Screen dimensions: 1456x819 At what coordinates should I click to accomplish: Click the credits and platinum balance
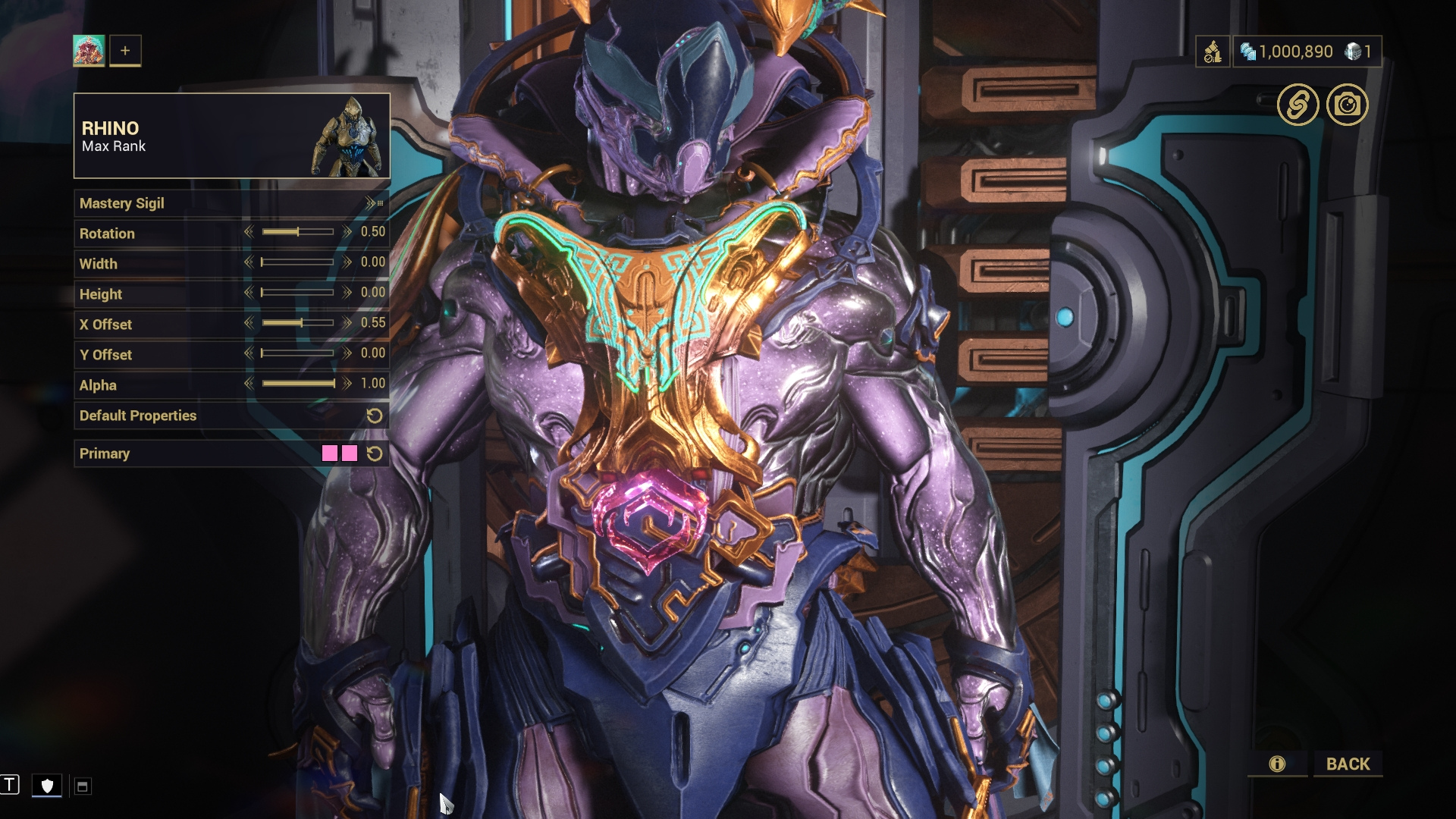tap(1306, 52)
